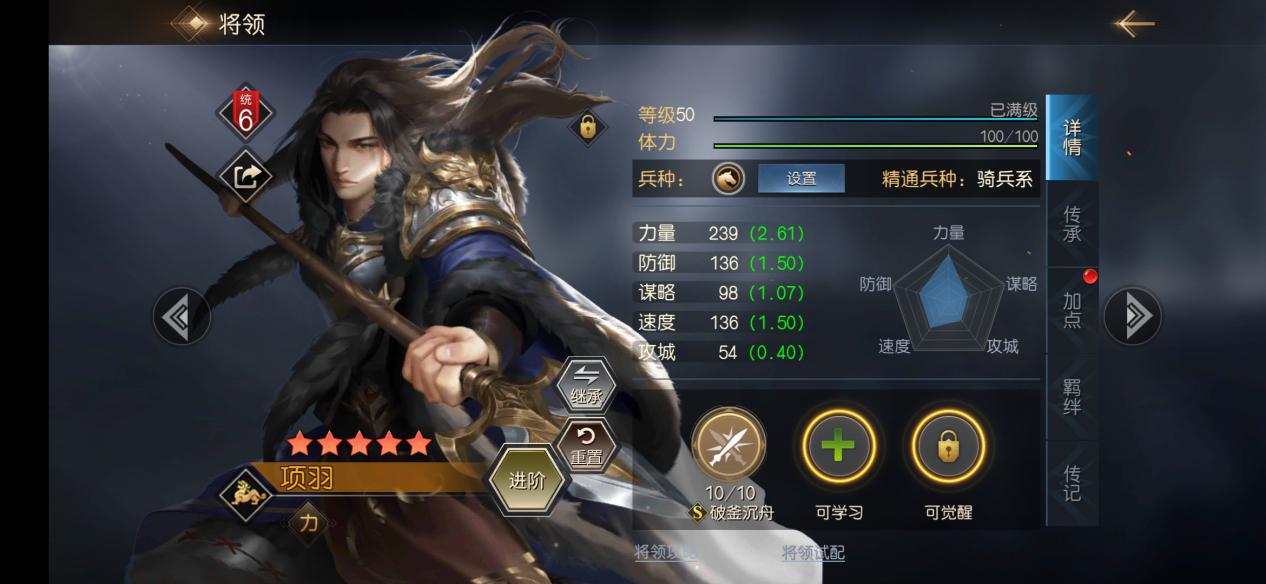Toggle the padlock icon beside the portrait

[587, 127]
